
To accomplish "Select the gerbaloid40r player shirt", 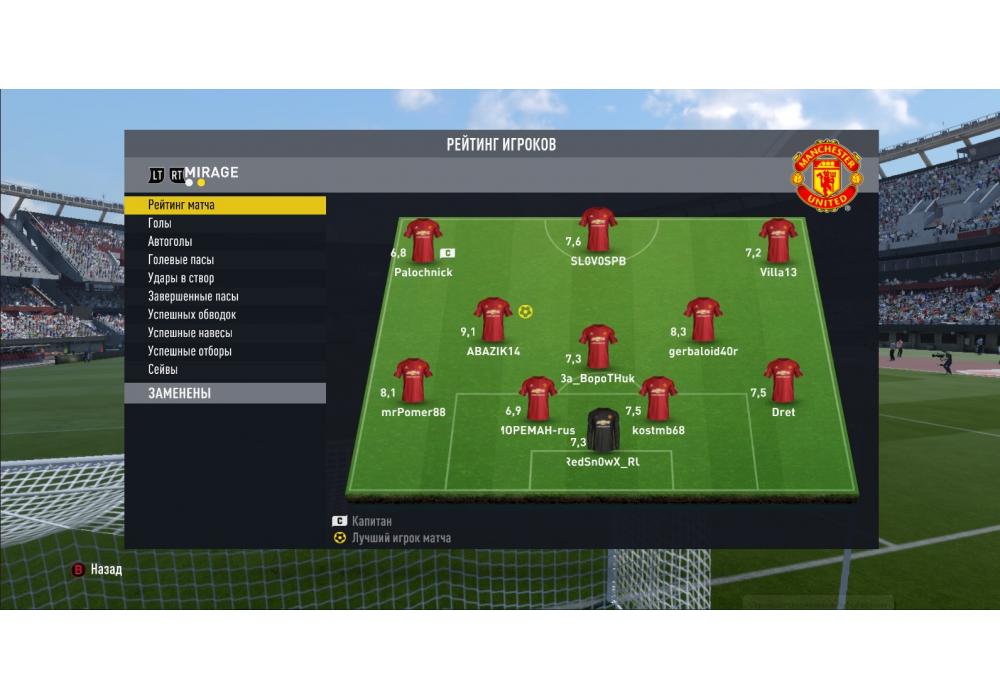I will [703, 320].
